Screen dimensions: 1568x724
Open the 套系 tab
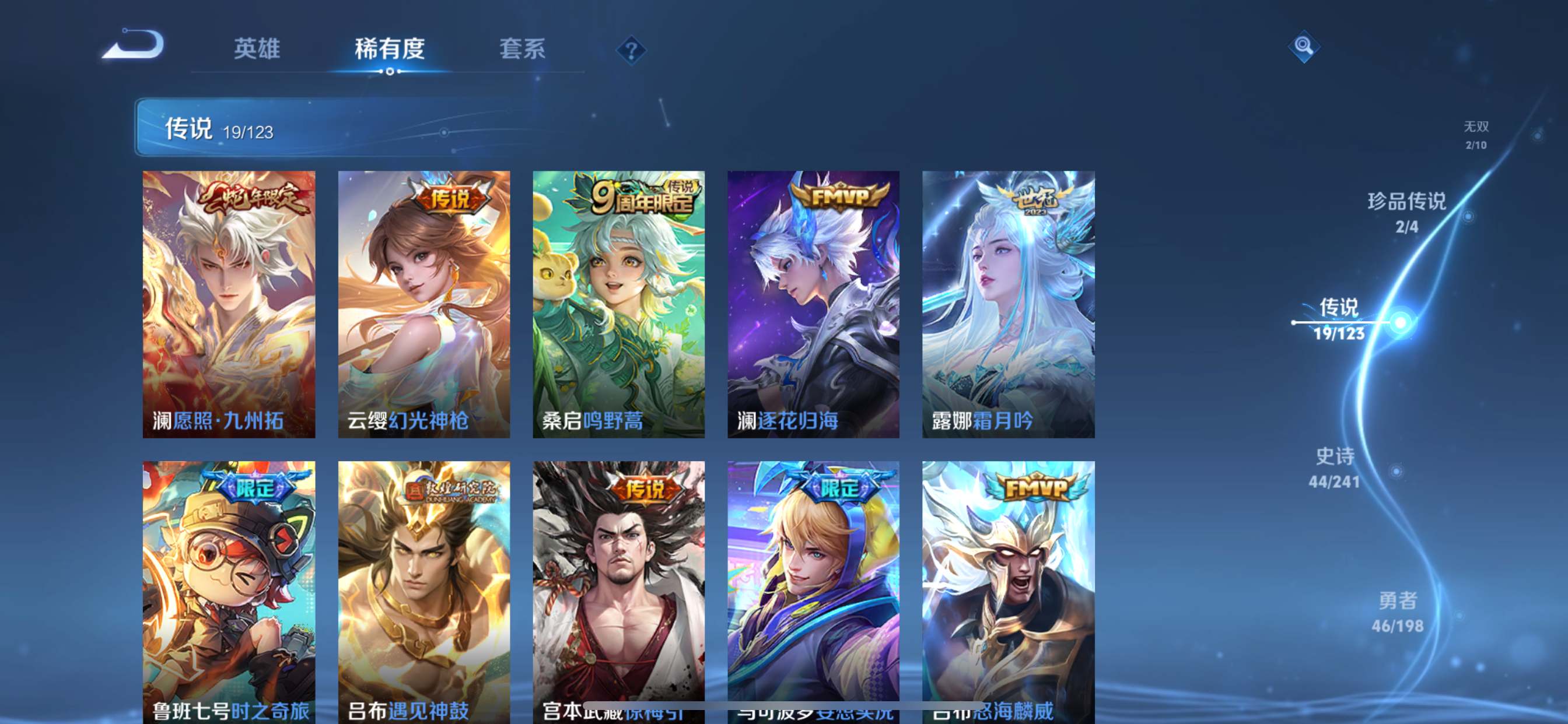click(x=522, y=48)
